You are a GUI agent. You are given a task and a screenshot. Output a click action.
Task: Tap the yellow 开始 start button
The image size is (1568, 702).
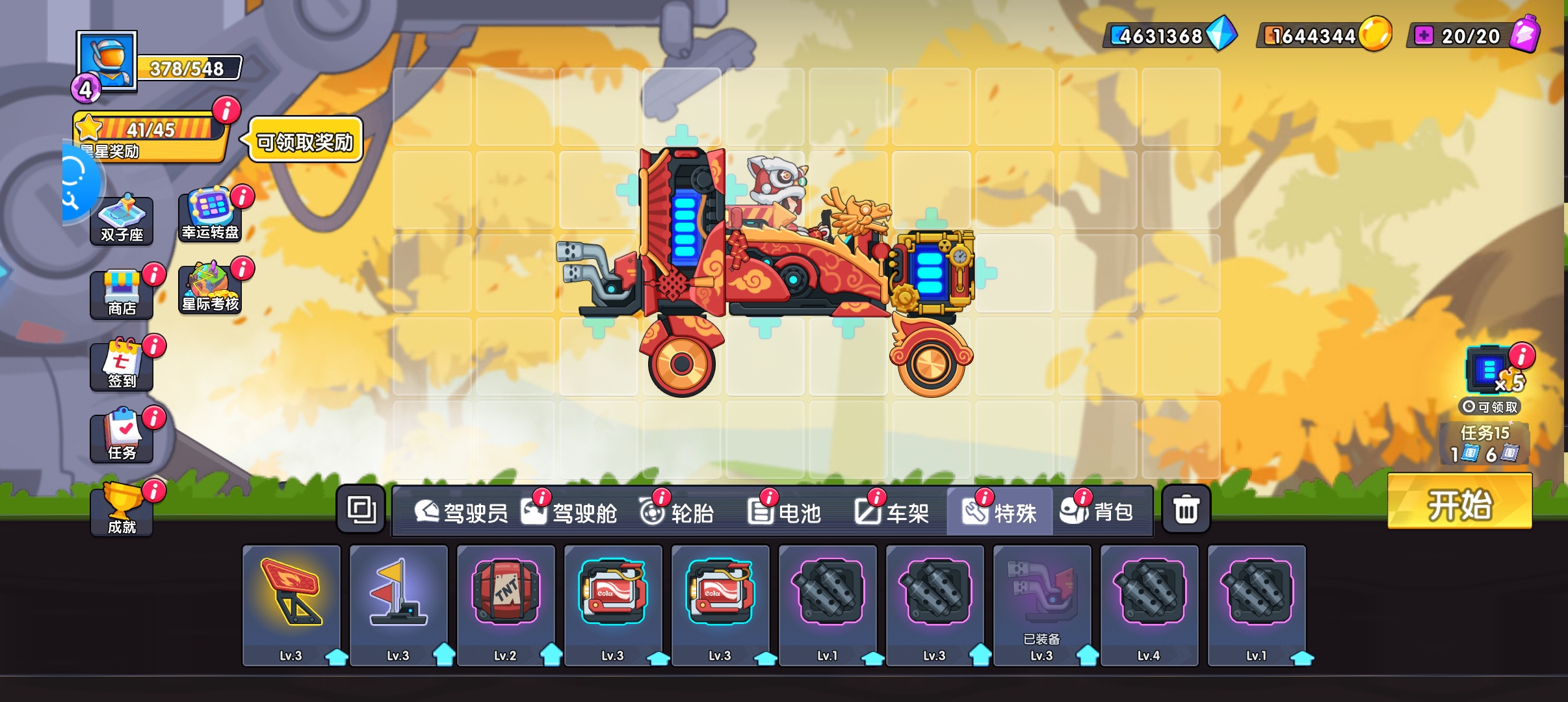click(1459, 502)
